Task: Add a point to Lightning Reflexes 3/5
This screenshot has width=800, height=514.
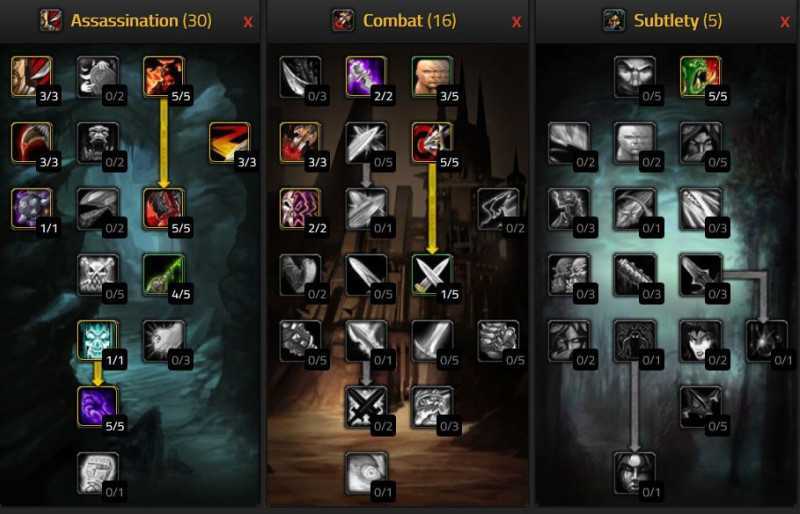Action: coord(431,75)
